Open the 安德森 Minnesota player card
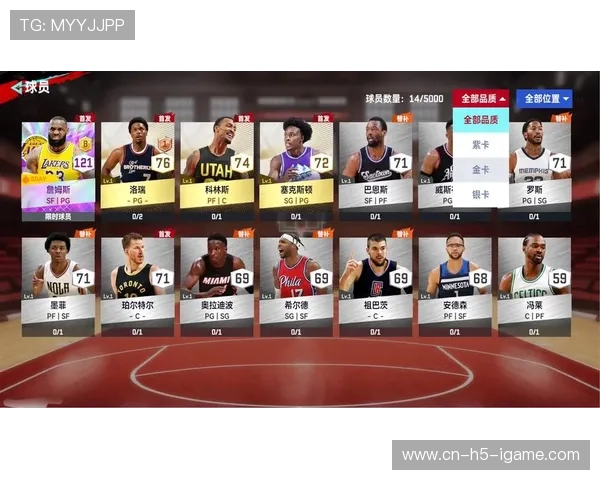Viewport: 600px width, 480px height. (454, 284)
